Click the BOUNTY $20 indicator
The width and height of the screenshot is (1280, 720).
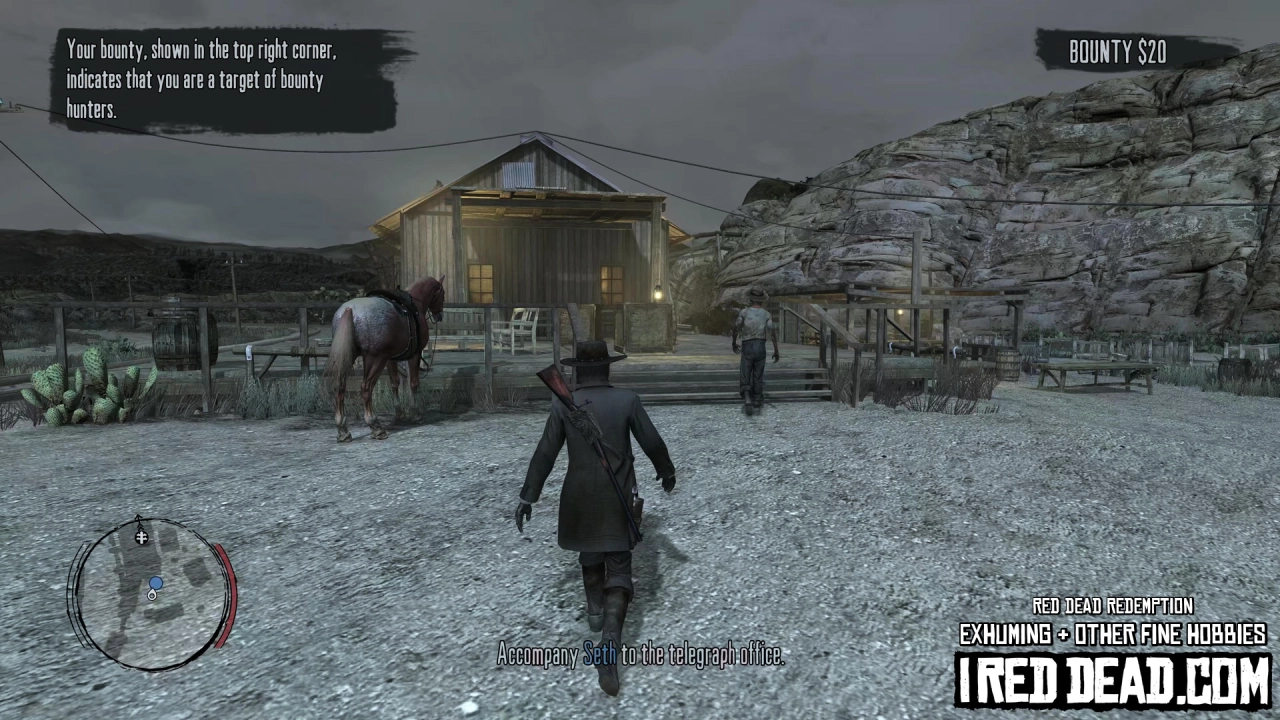pos(1117,52)
